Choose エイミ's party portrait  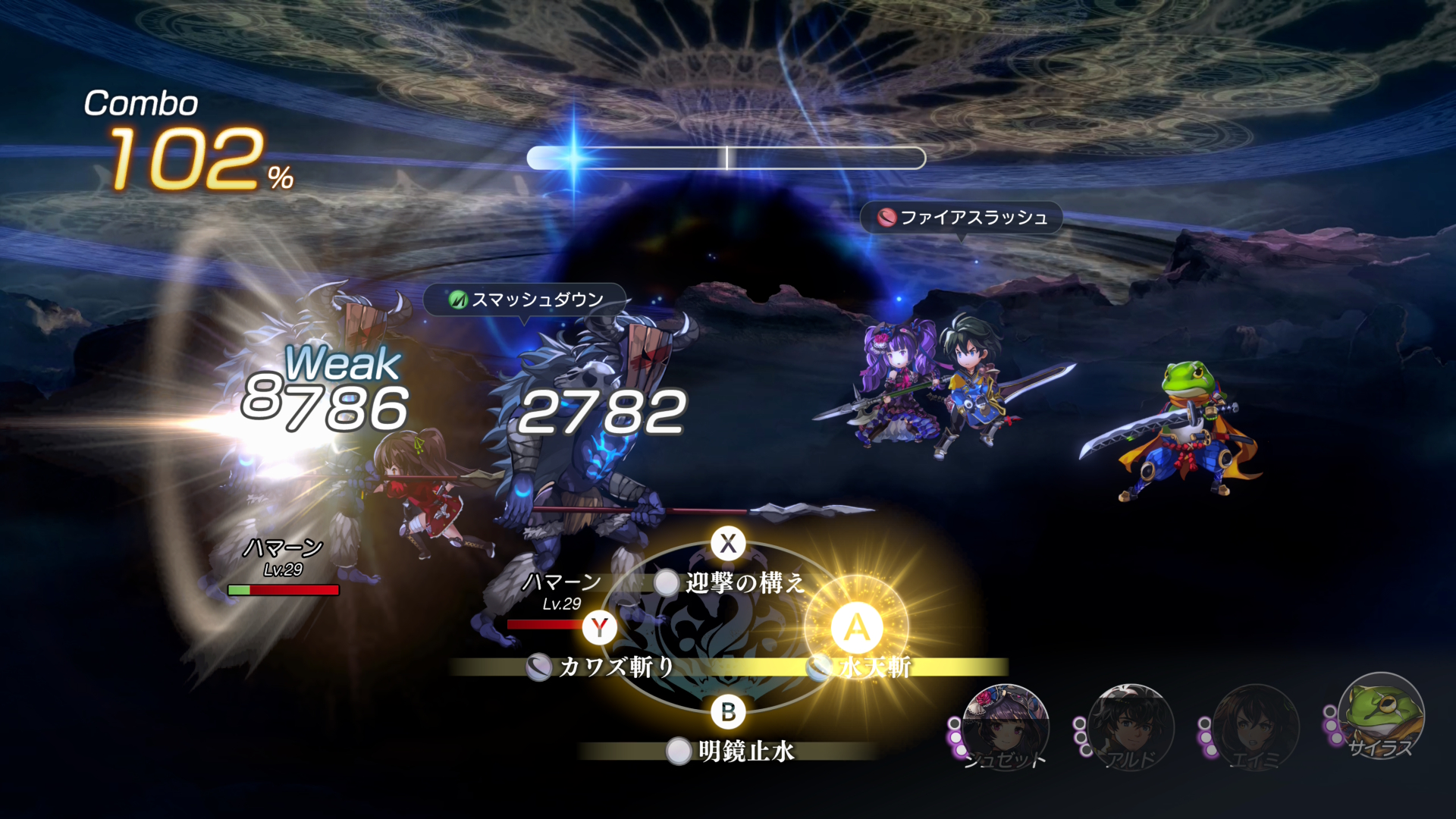(1255, 726)
